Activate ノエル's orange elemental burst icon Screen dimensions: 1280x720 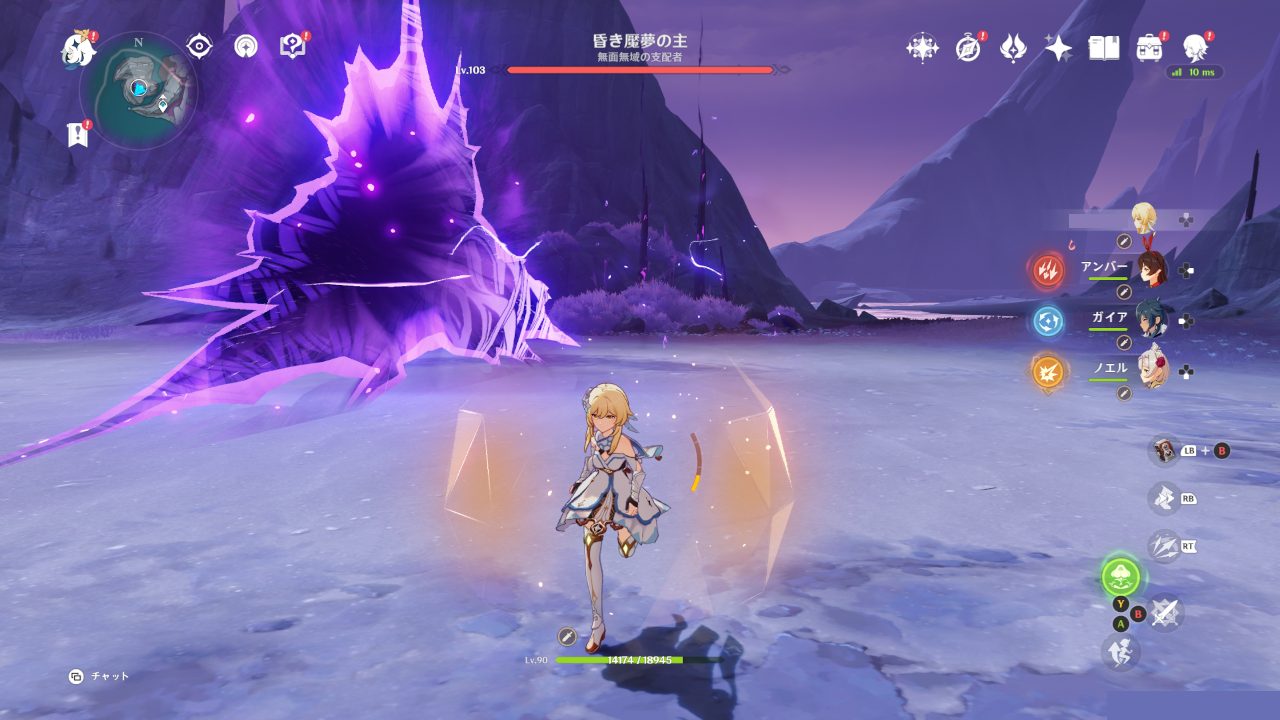coord(1048,371)
